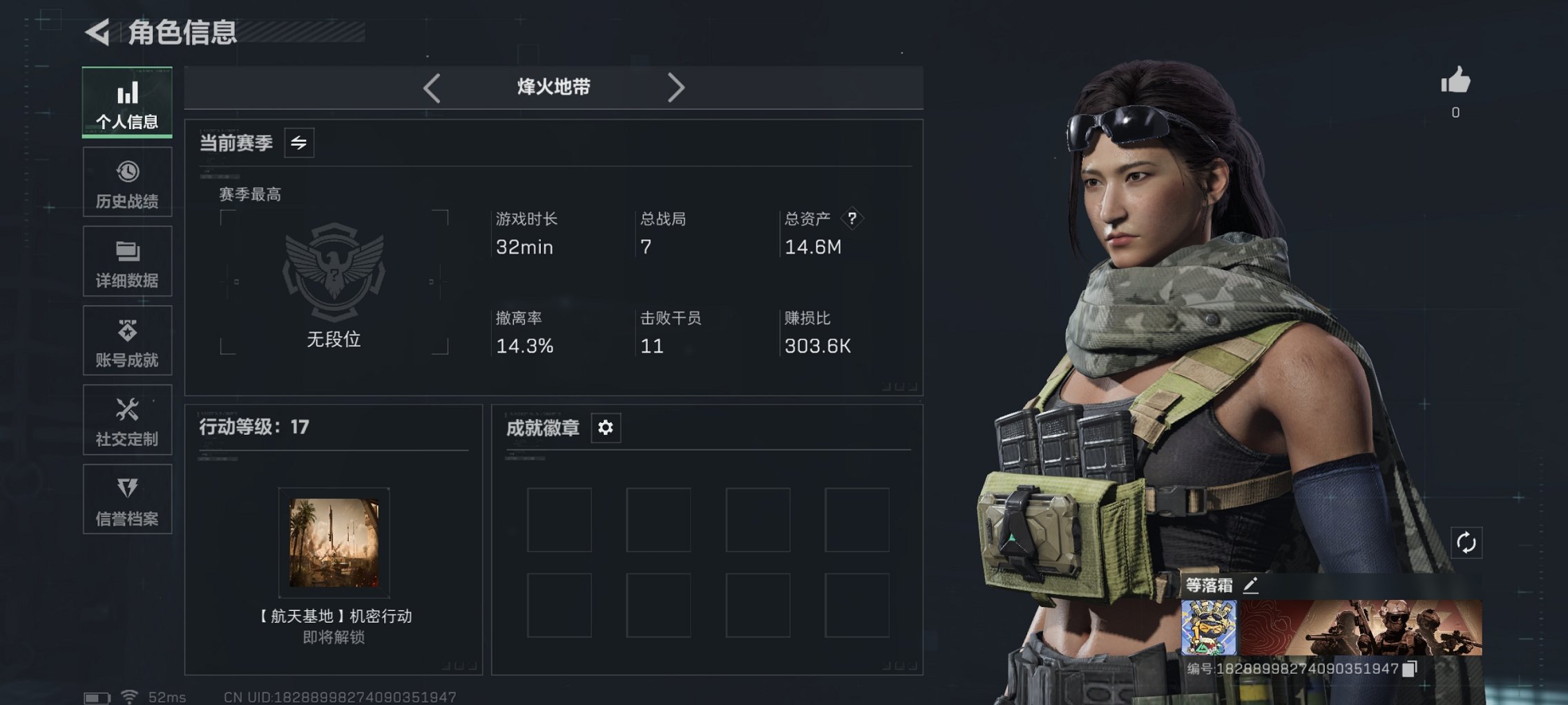This screenshot has height=705, width=1568.
Task: Select the 账号成就 achievements icon
Action: tap(126, 340)
